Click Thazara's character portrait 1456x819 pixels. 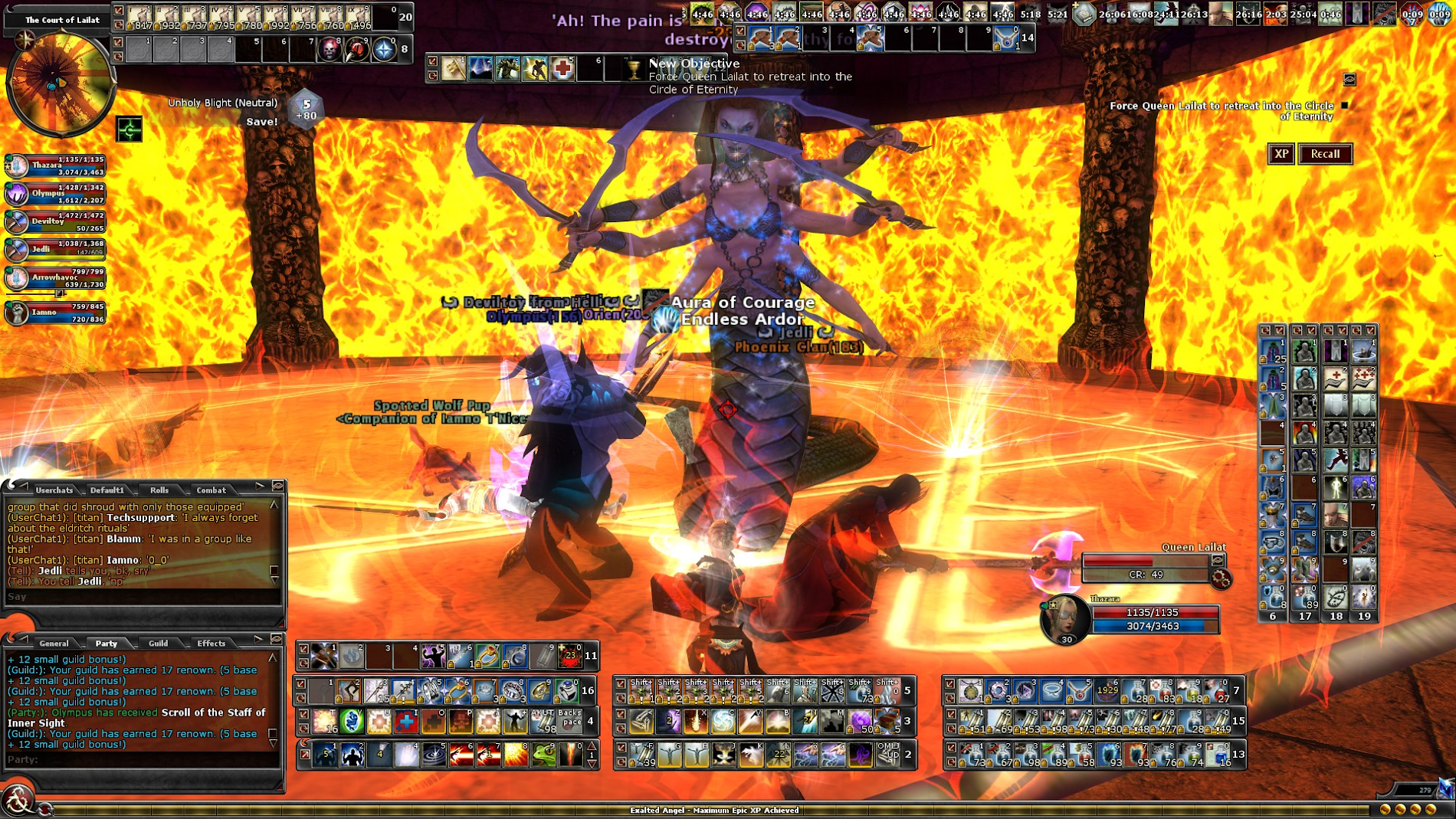tap(1065, 618)
